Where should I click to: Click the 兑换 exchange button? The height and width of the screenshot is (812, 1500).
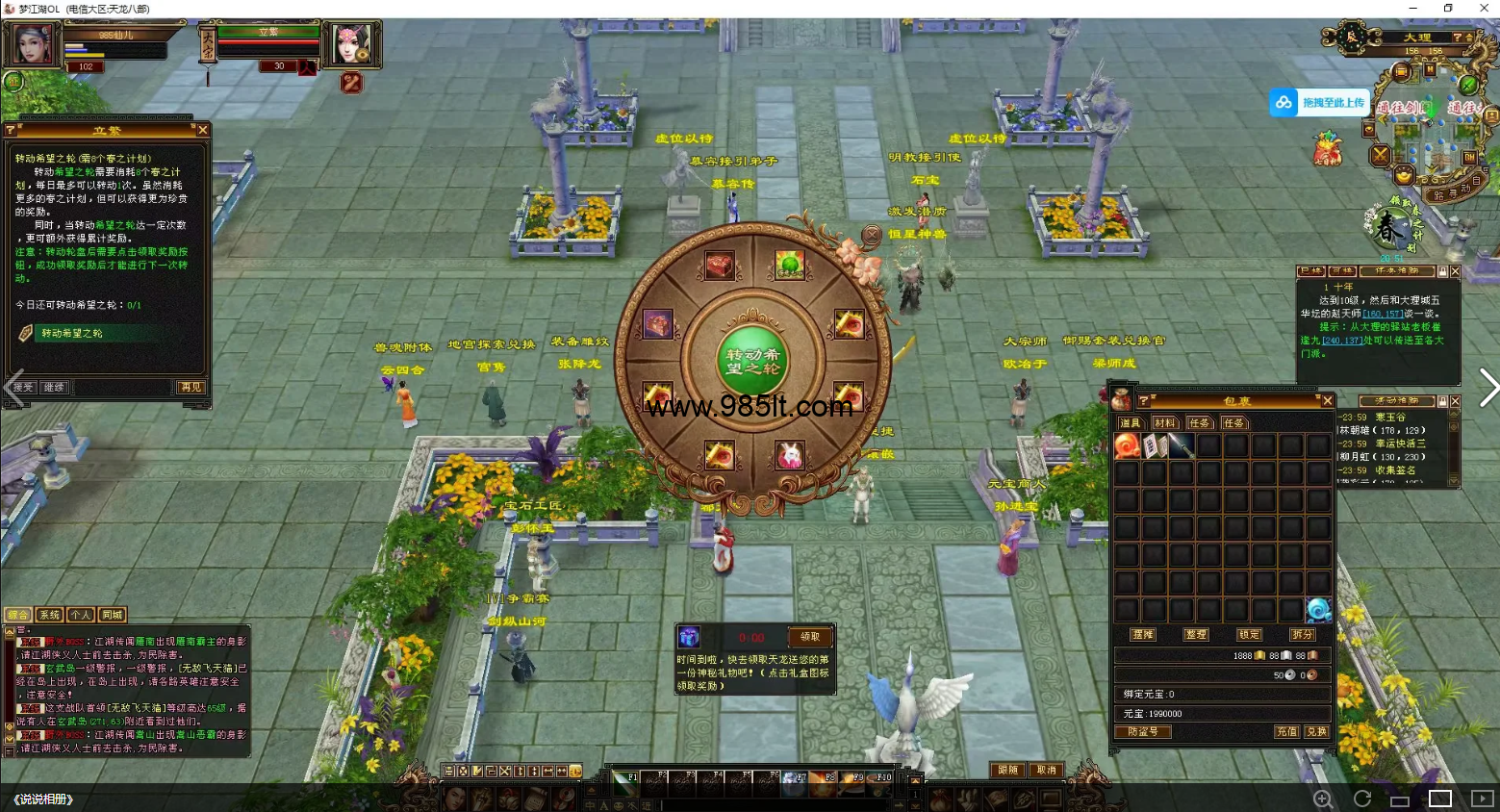tap(1315, 731)
